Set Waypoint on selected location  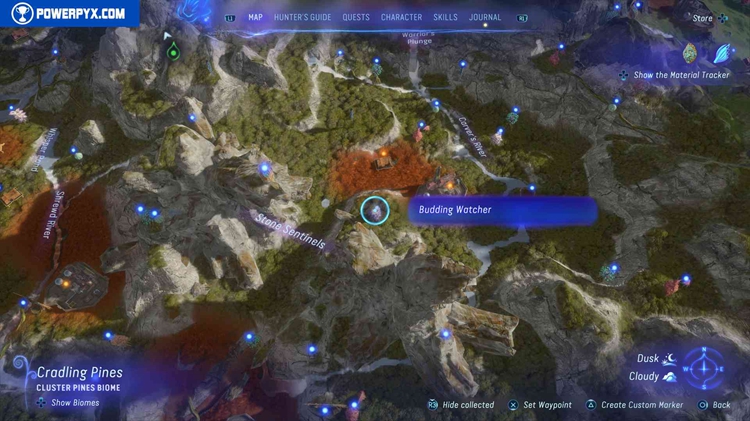point(540,405)
